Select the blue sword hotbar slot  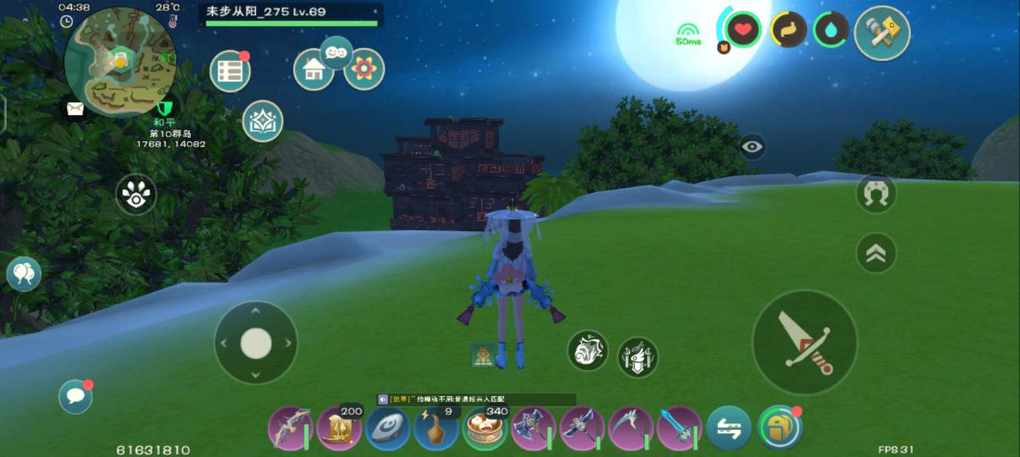tap(679, 429)
